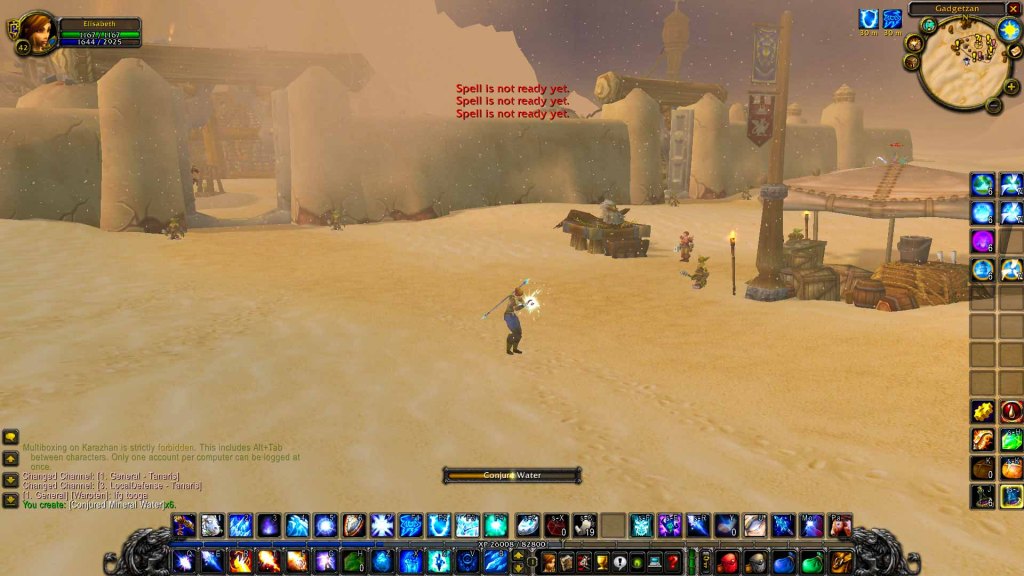Use the yellow gem item on side bar
This screenshot has width=1024, height=576.
982,411
